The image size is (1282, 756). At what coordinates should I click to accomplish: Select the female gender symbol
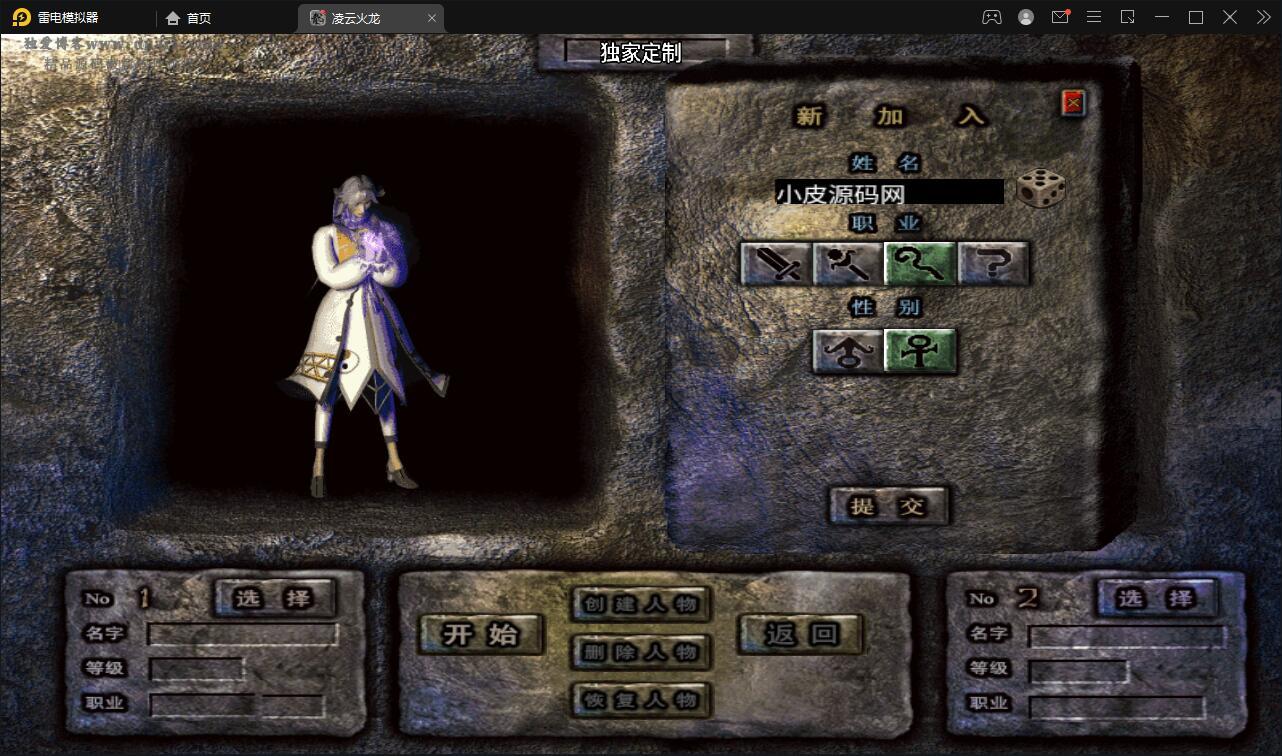pos(920,352)
